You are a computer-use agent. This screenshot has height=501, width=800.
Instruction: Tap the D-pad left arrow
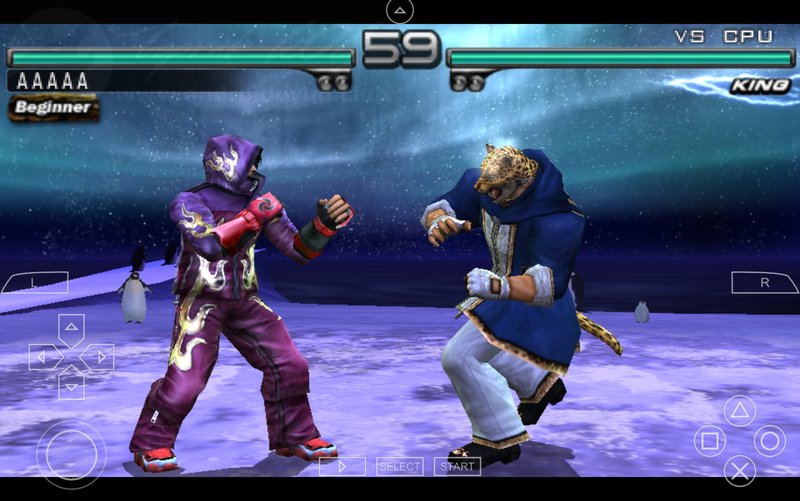pyautogui.click(x=43, y=356)
